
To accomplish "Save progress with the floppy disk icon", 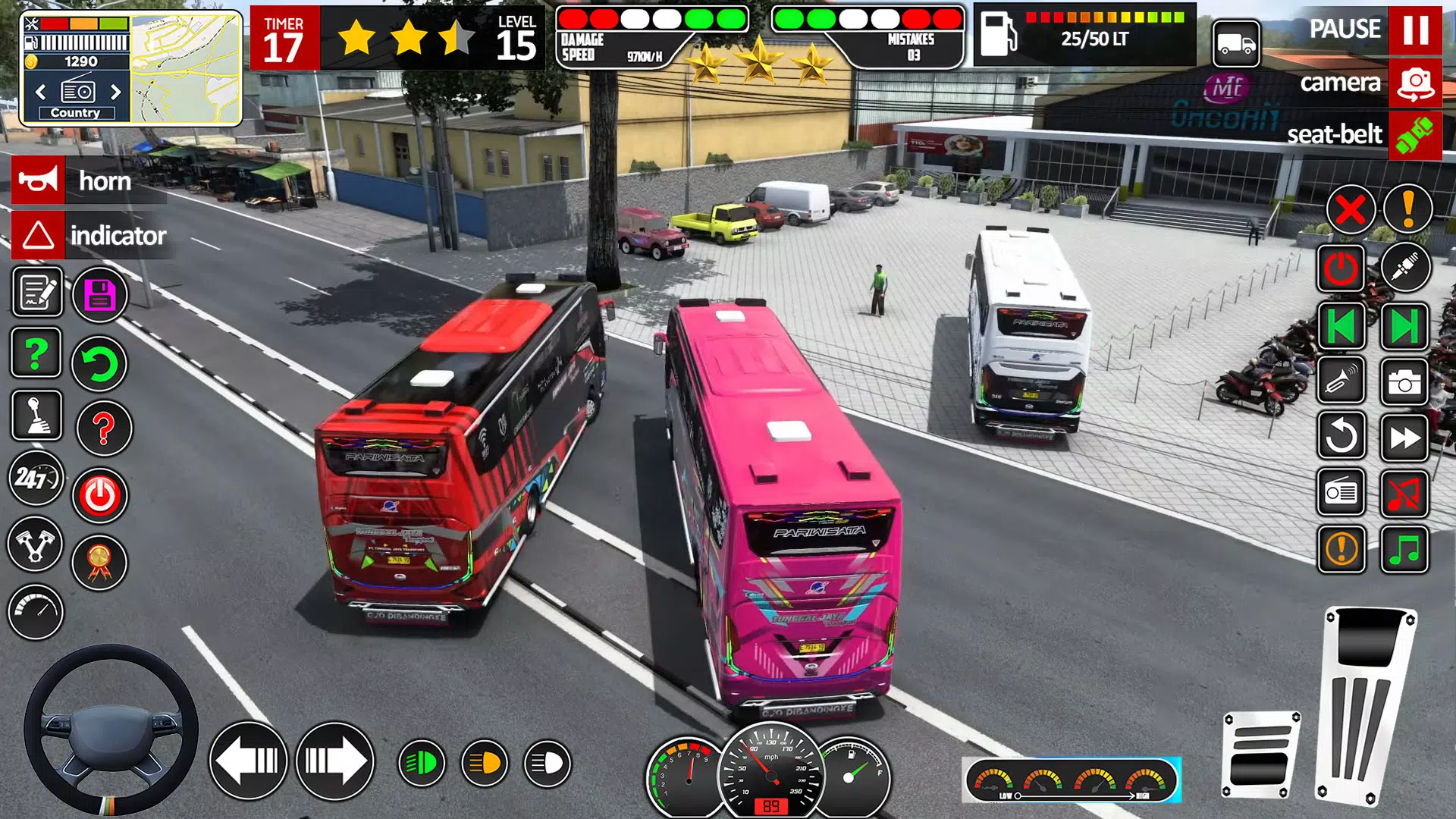I will [x=99, y=295].
